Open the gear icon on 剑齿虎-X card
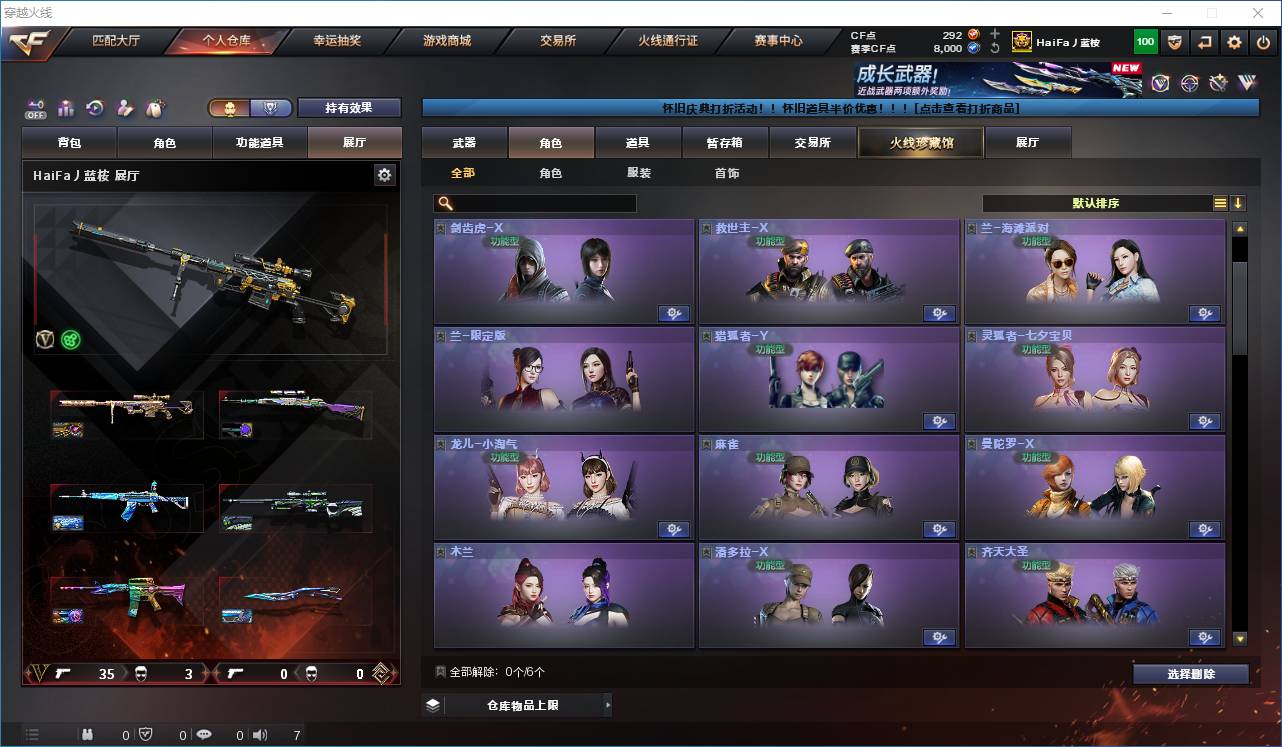 point(674,313)
